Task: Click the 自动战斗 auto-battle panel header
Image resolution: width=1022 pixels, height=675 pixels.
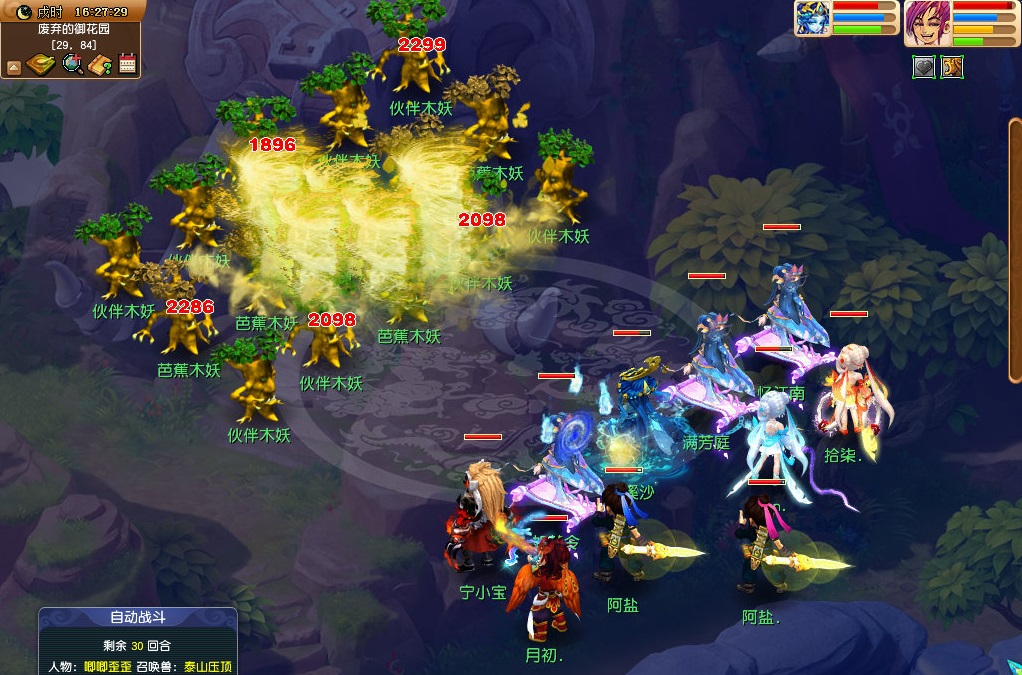Action: (x=137, y=618)
